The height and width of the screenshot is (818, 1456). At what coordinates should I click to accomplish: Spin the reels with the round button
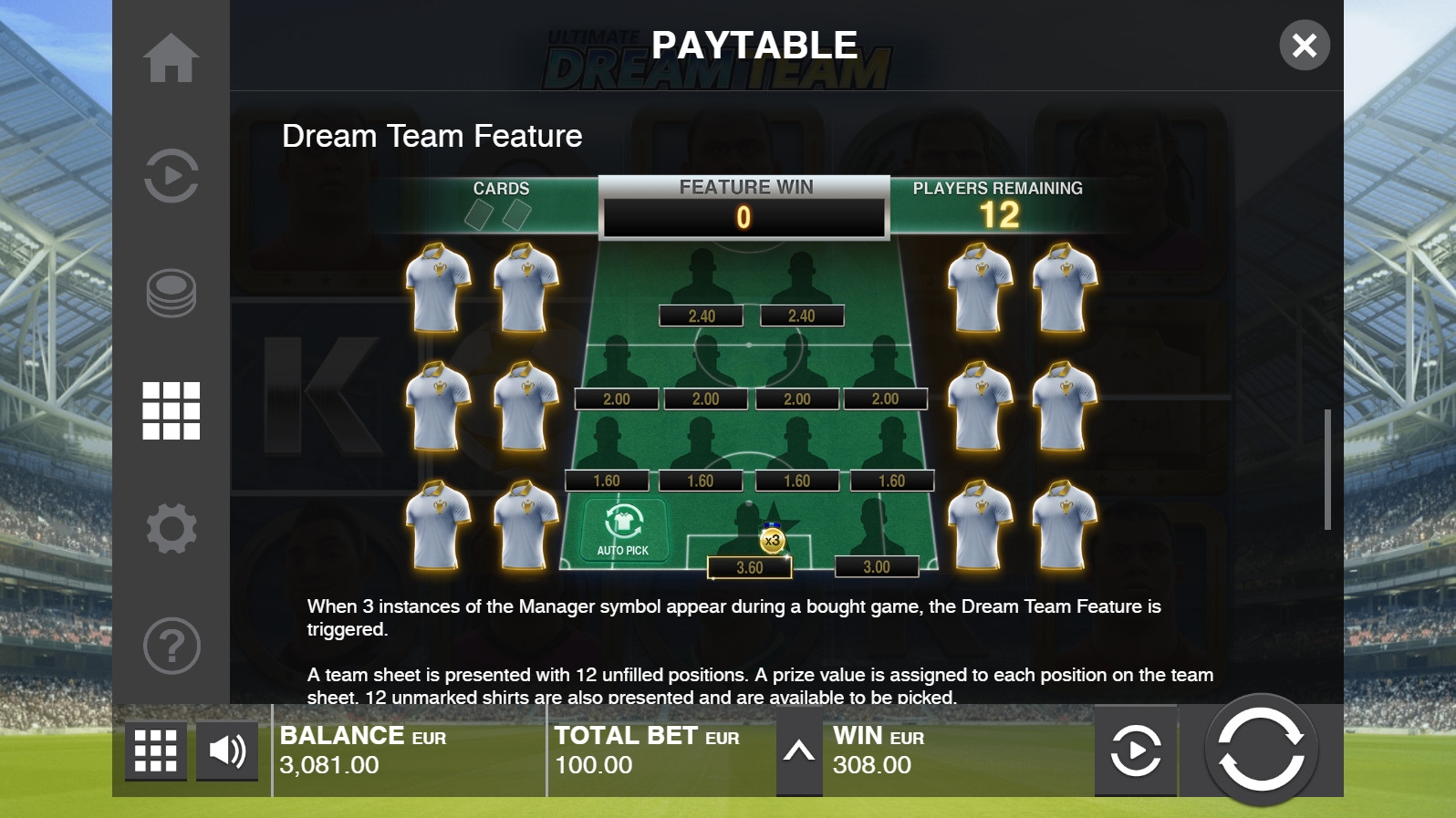pos(1262,751)
